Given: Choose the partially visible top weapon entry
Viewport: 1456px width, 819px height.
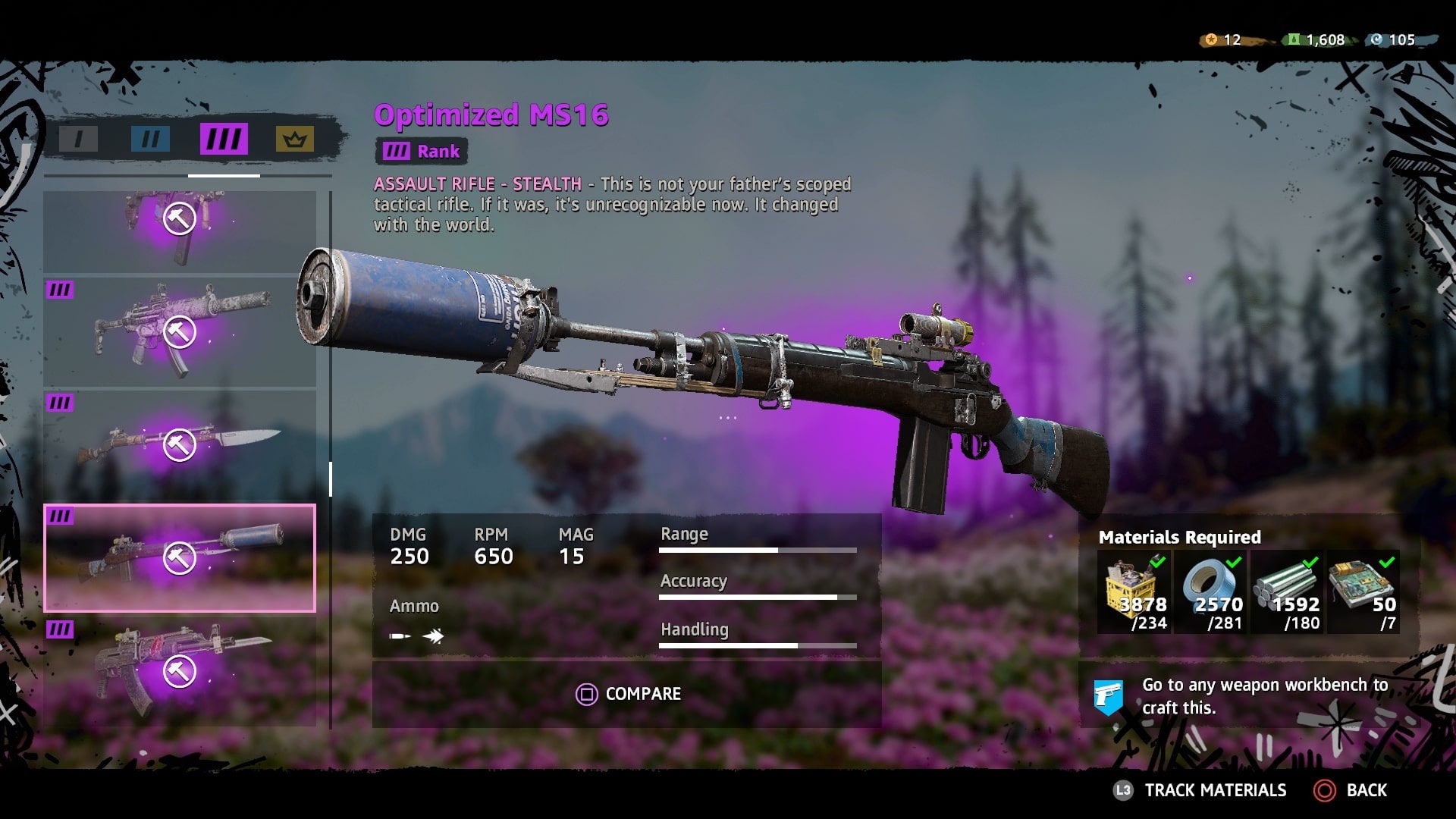Looking at the screenshot, I should [x=180, y=229].
